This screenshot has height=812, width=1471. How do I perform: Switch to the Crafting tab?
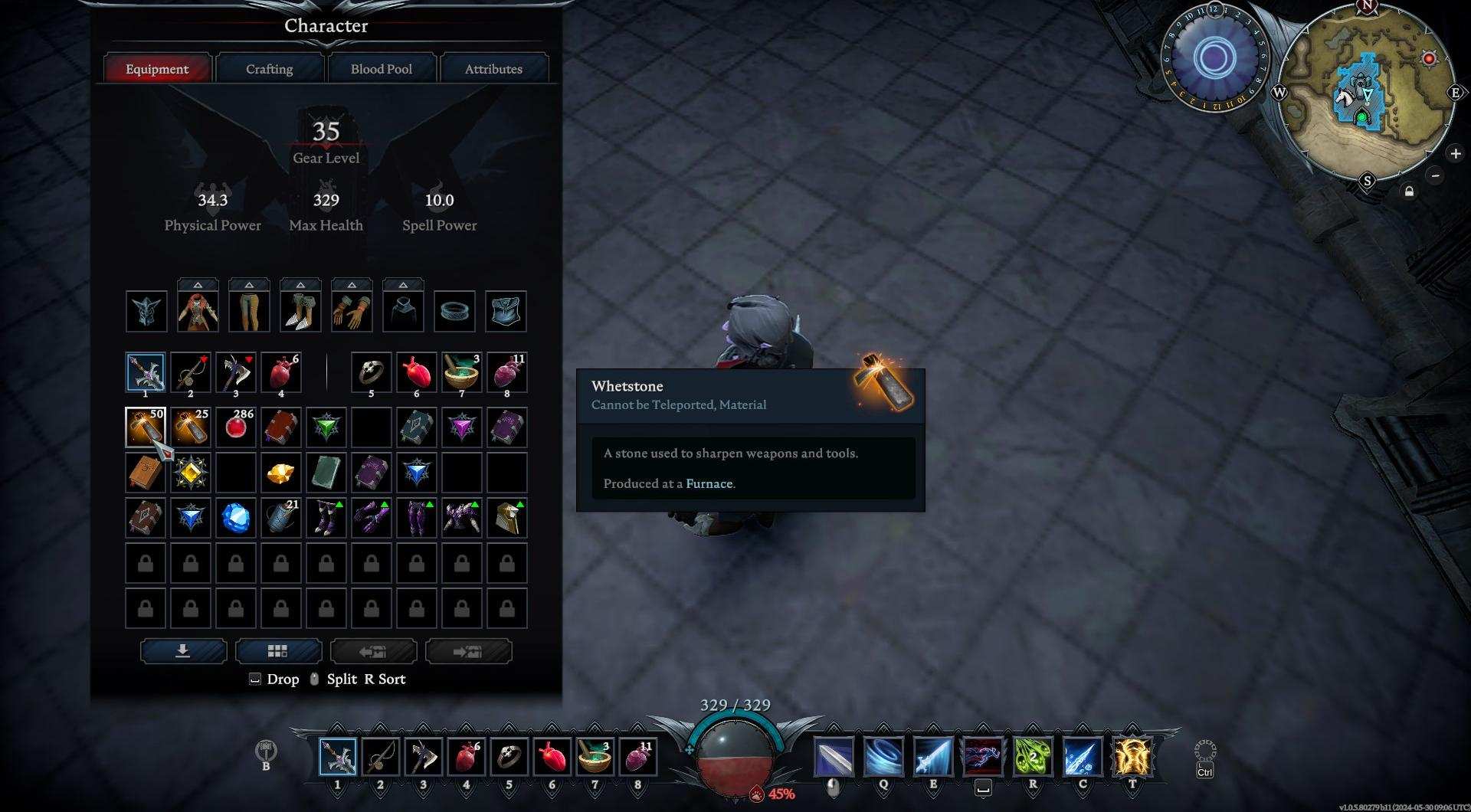point(269,69)
